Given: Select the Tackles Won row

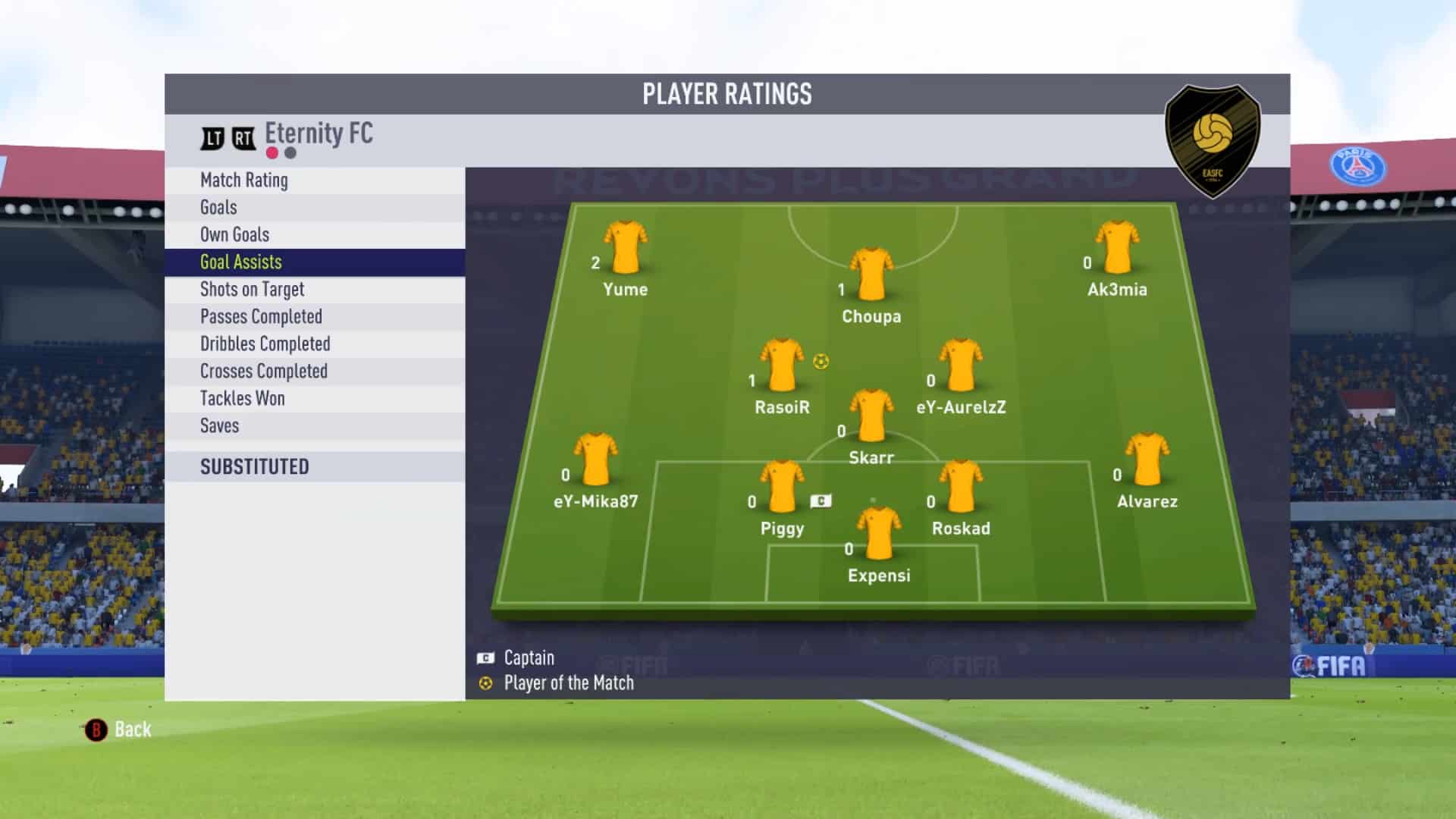Looking at the screenshot, I should (314, 399).
